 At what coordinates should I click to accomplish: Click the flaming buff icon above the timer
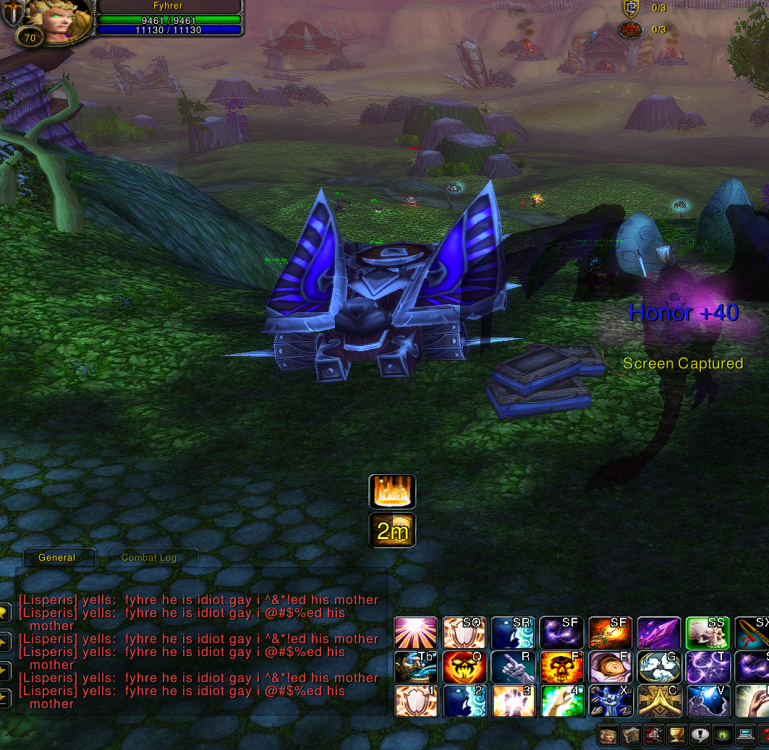(392, 492)
